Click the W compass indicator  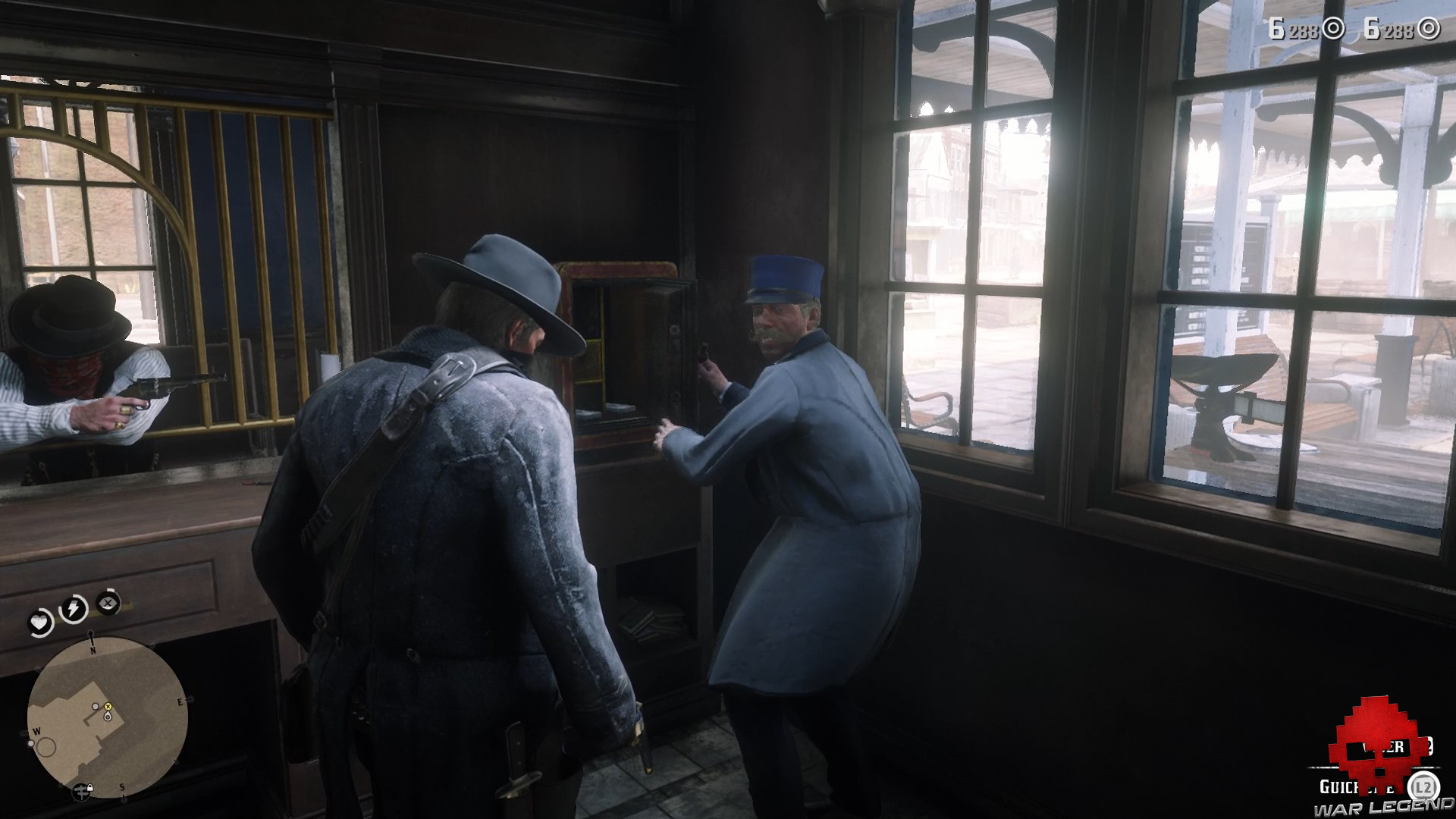[x=36, y=731]
